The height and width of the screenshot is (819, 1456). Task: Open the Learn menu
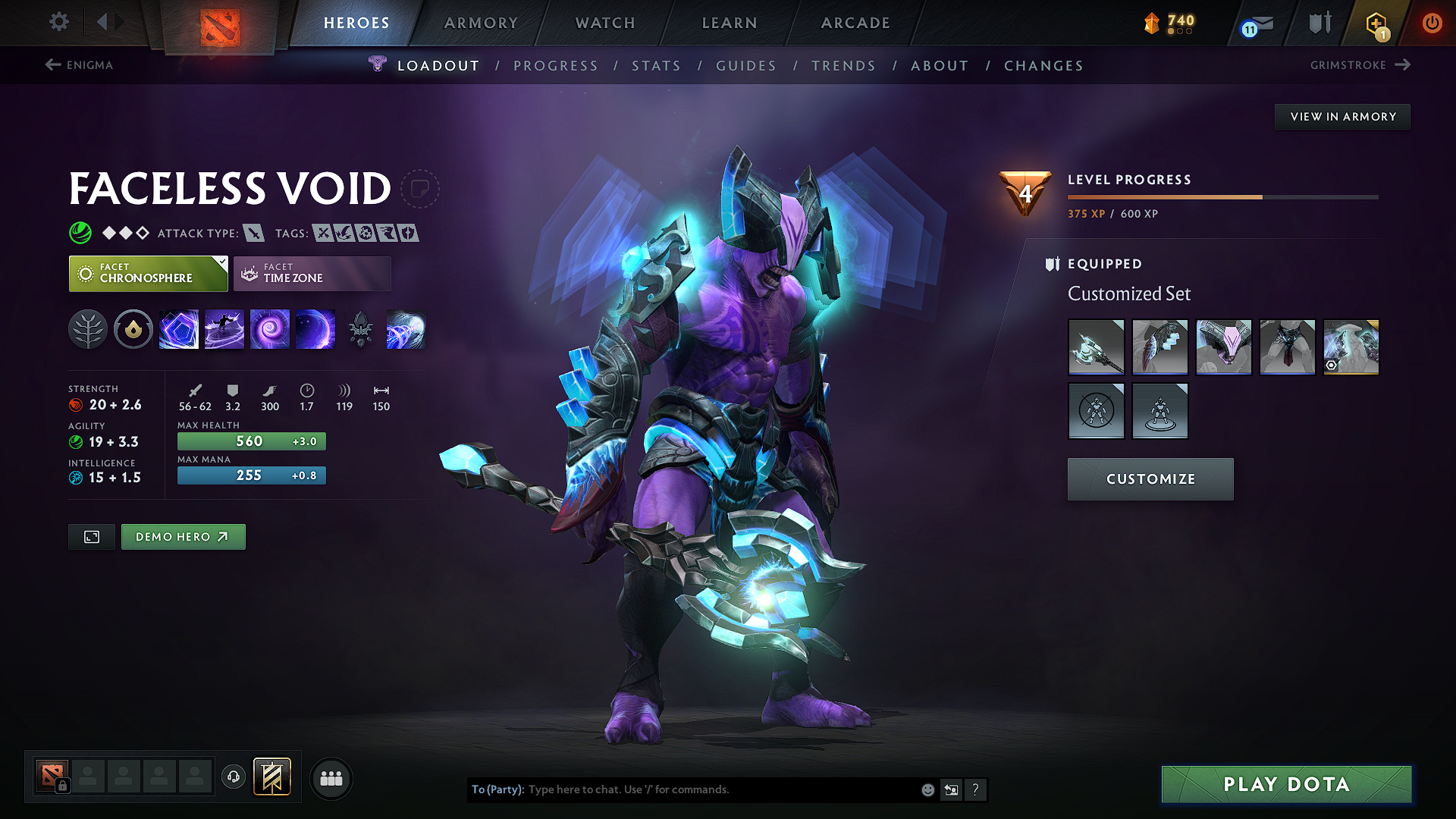[730, 23]
